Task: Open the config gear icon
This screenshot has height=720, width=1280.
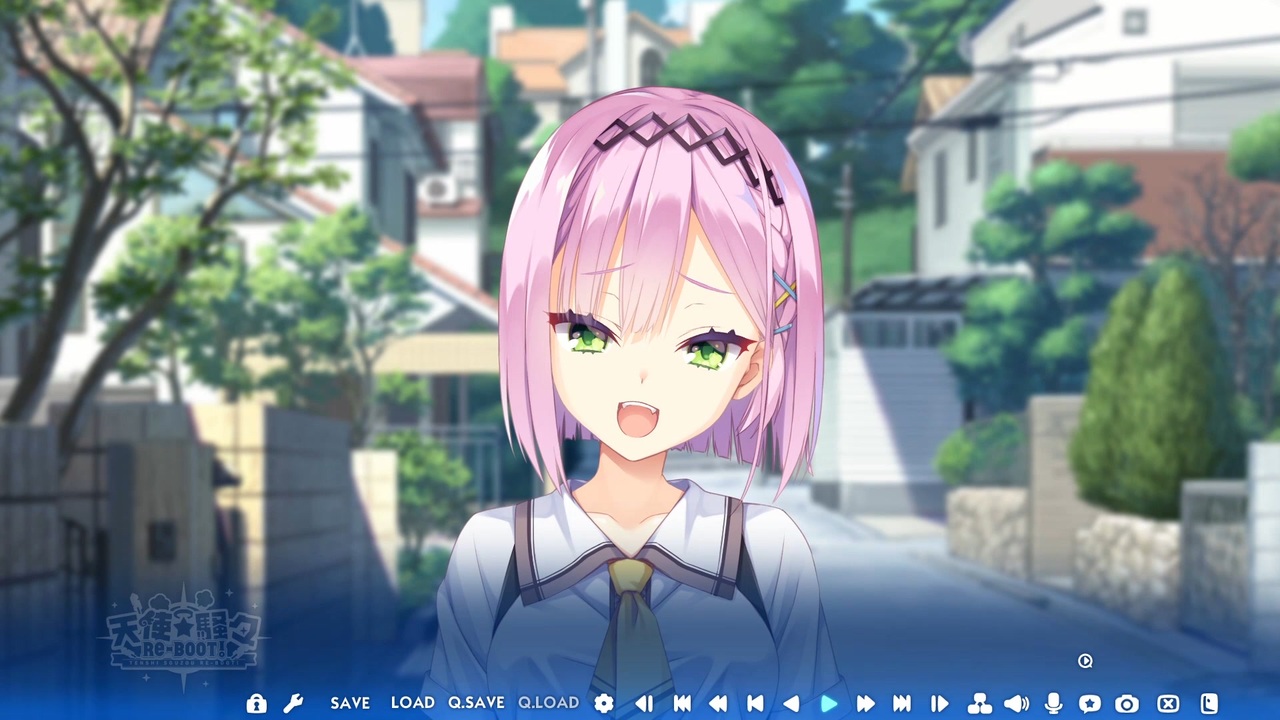Action: pyautogui.click(x=603, y=703)
